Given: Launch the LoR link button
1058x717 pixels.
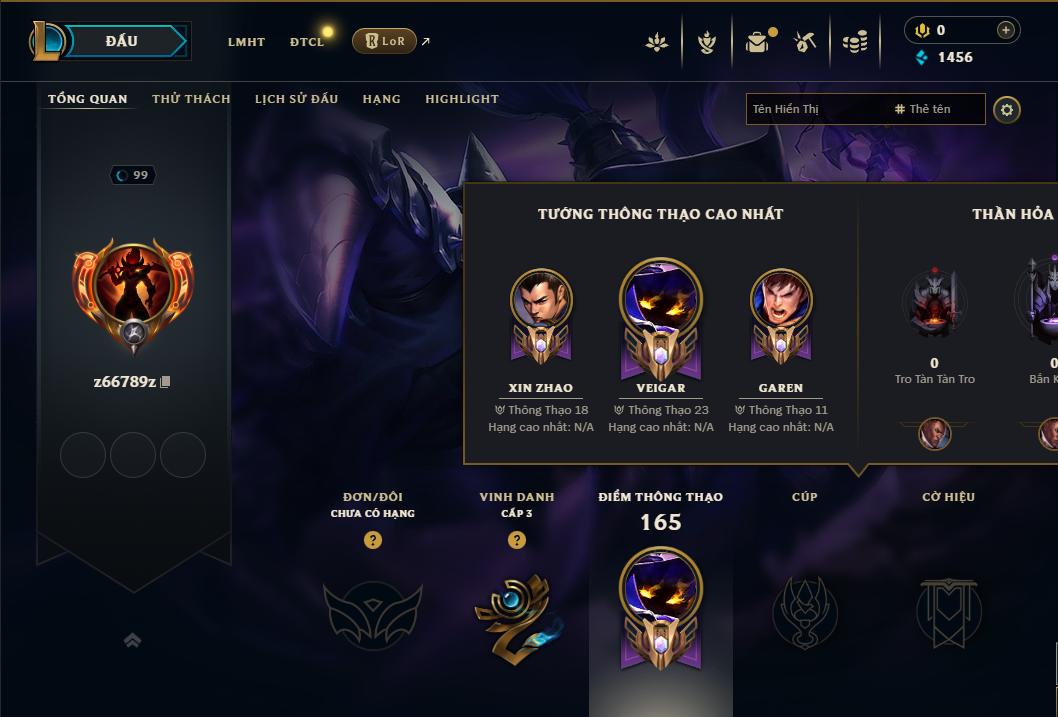Looking at the screenshot, I should point(385,41).
